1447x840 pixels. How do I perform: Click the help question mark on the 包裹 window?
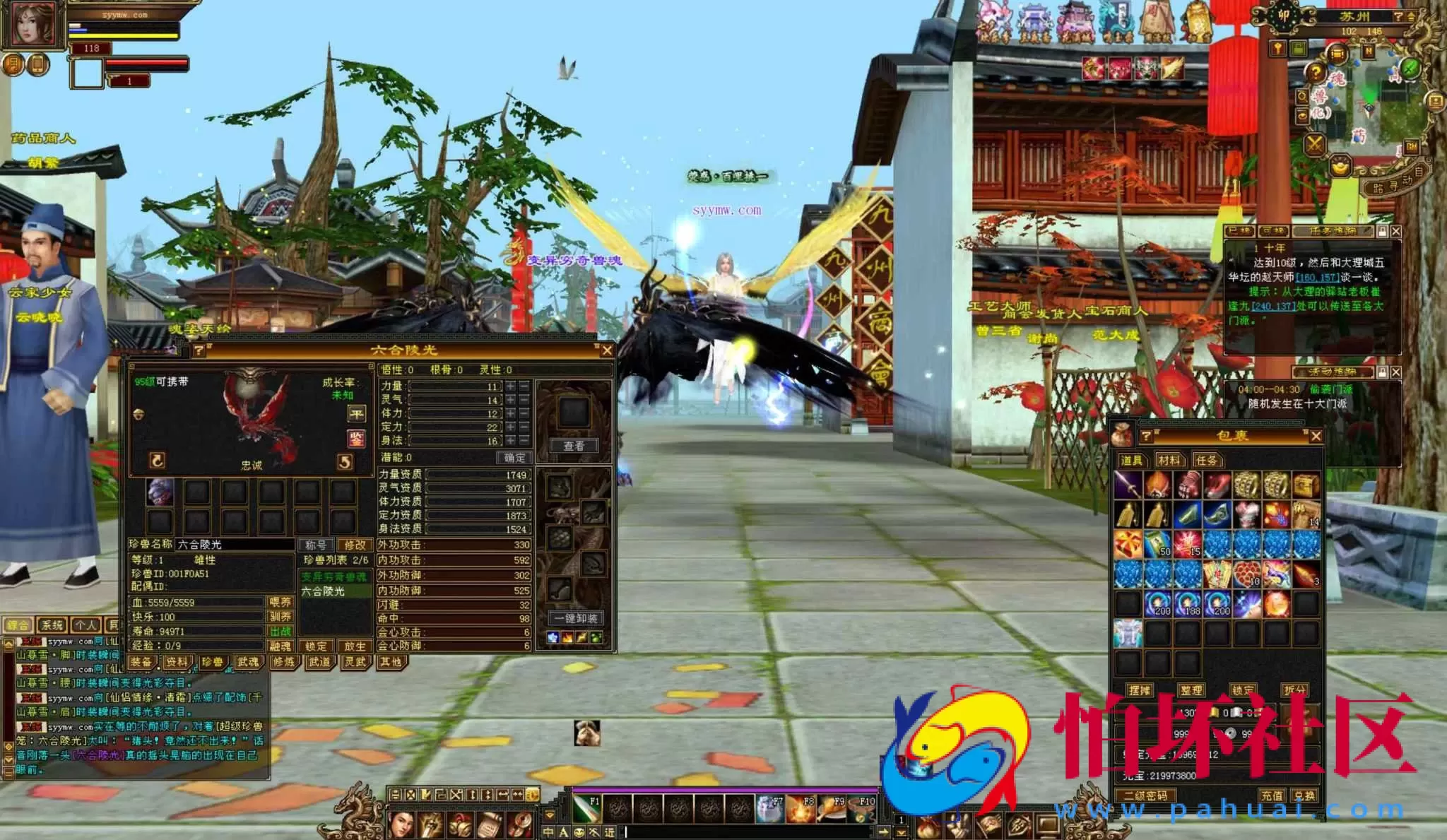coord(1145,436)
